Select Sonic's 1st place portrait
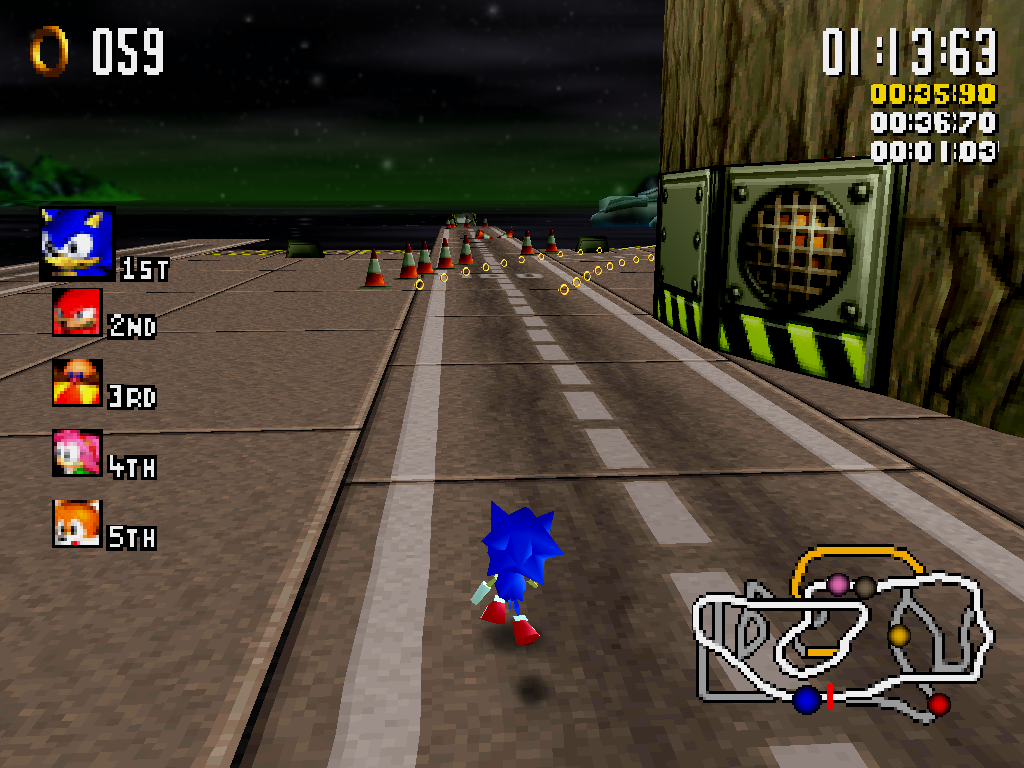 [x=77, y=243]
